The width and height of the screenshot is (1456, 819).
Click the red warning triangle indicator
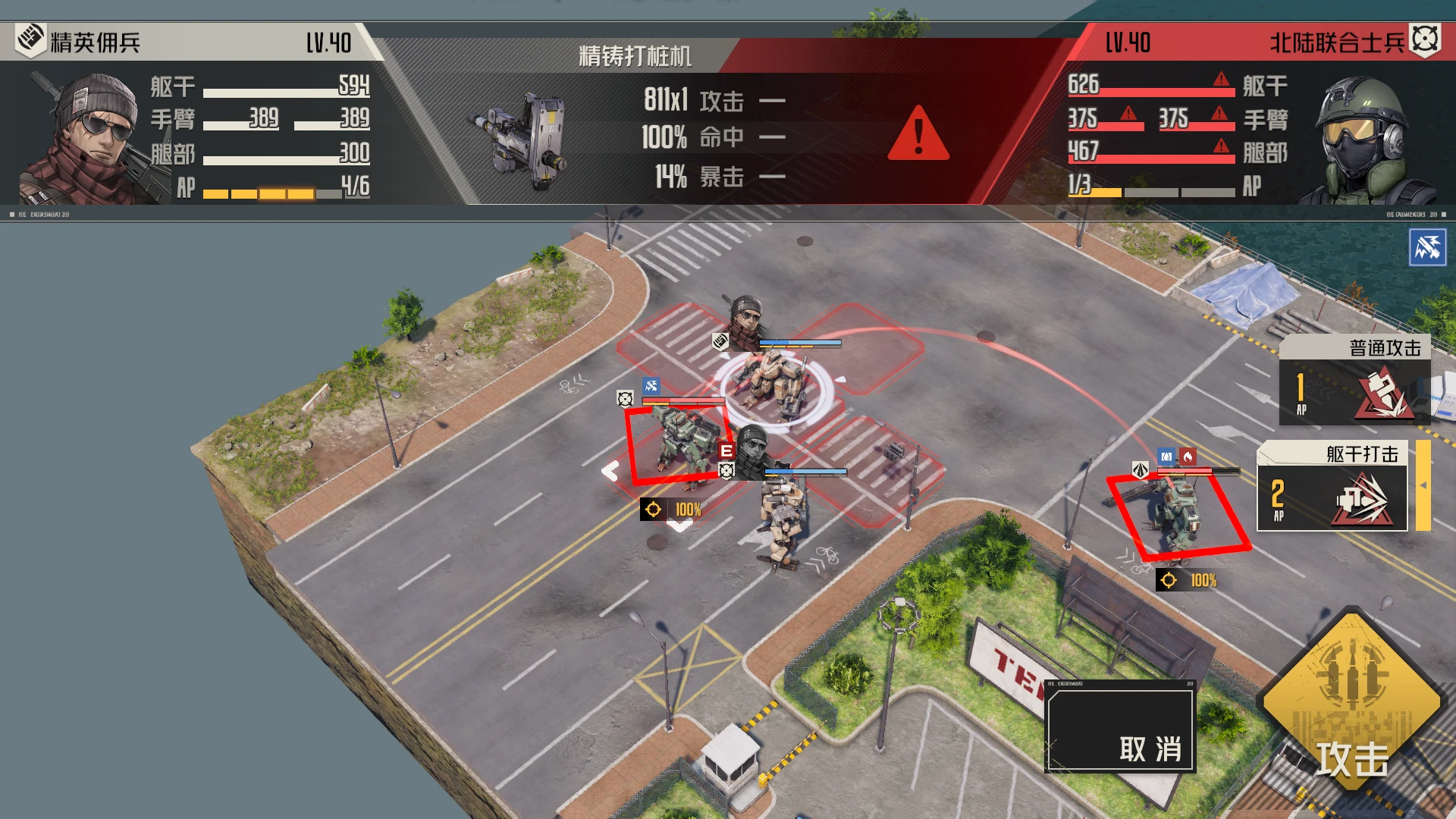tap(918, 134)
